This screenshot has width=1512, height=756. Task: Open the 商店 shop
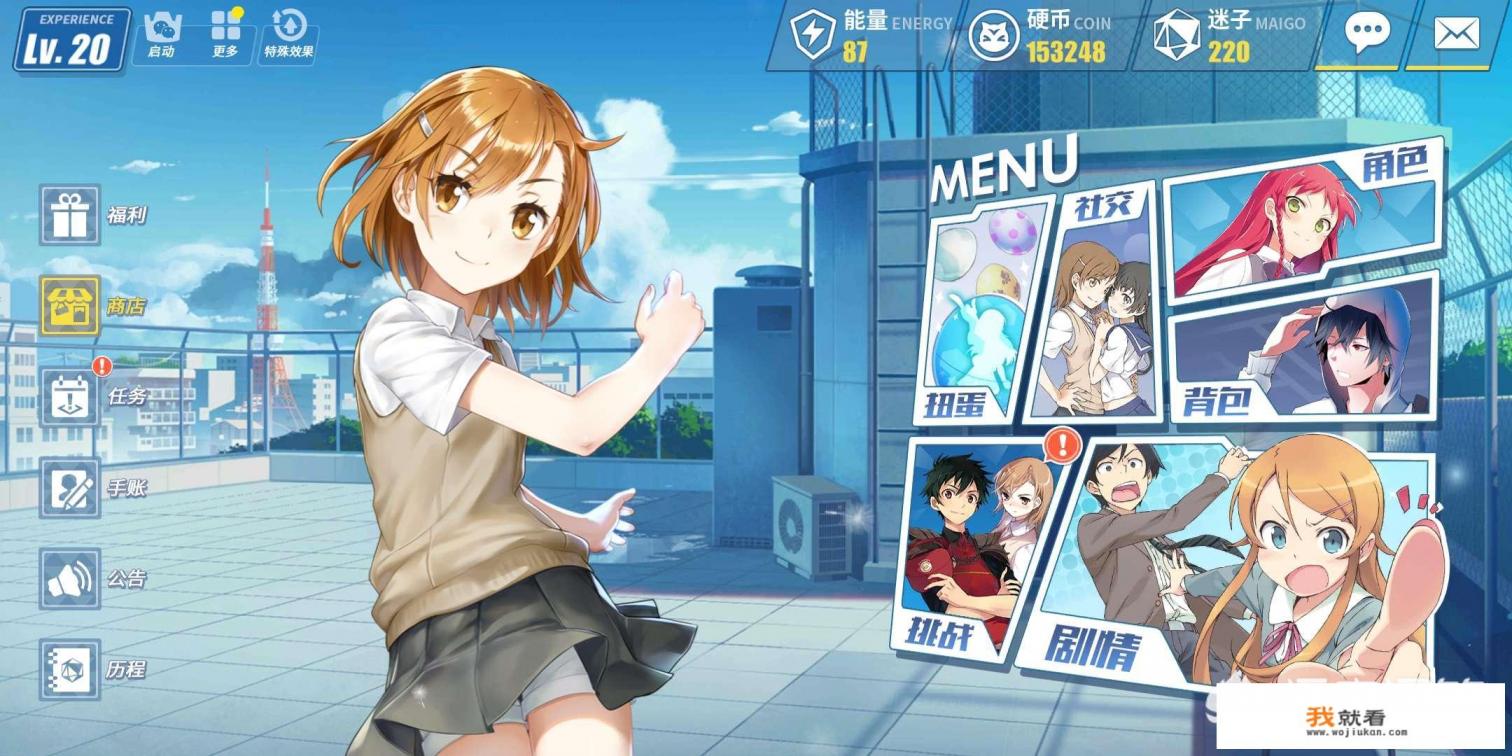point(70,306)
